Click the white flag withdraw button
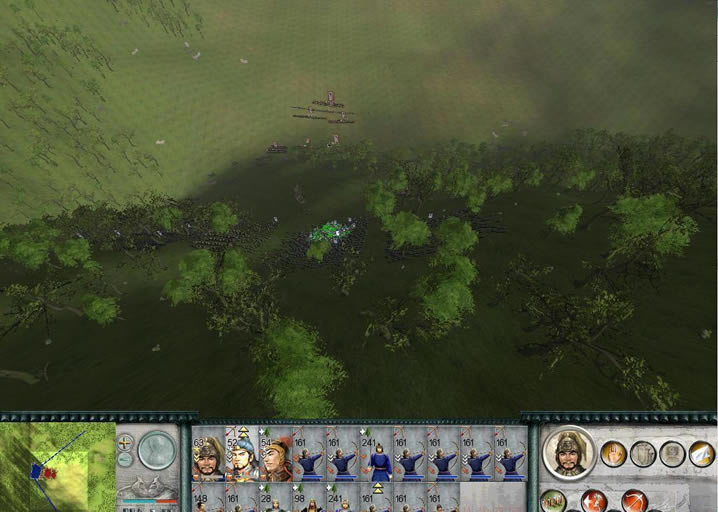 (702, 454)
